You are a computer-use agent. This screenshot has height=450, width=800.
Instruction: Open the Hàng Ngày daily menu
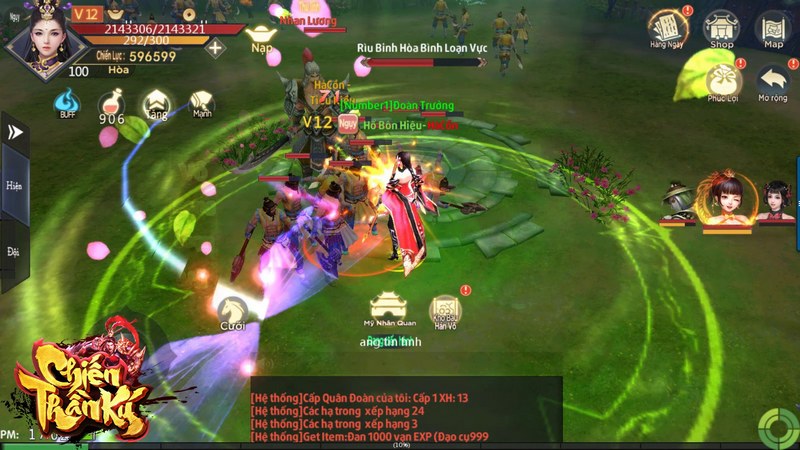[665, 28]
